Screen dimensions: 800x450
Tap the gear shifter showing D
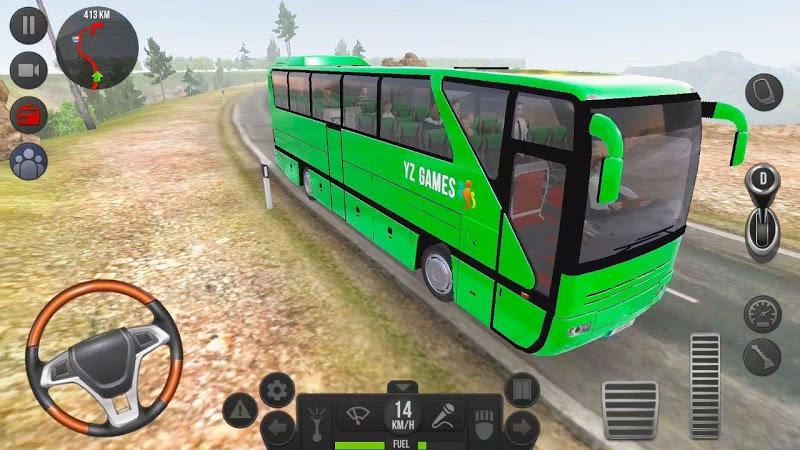click(x=764, y=212)
